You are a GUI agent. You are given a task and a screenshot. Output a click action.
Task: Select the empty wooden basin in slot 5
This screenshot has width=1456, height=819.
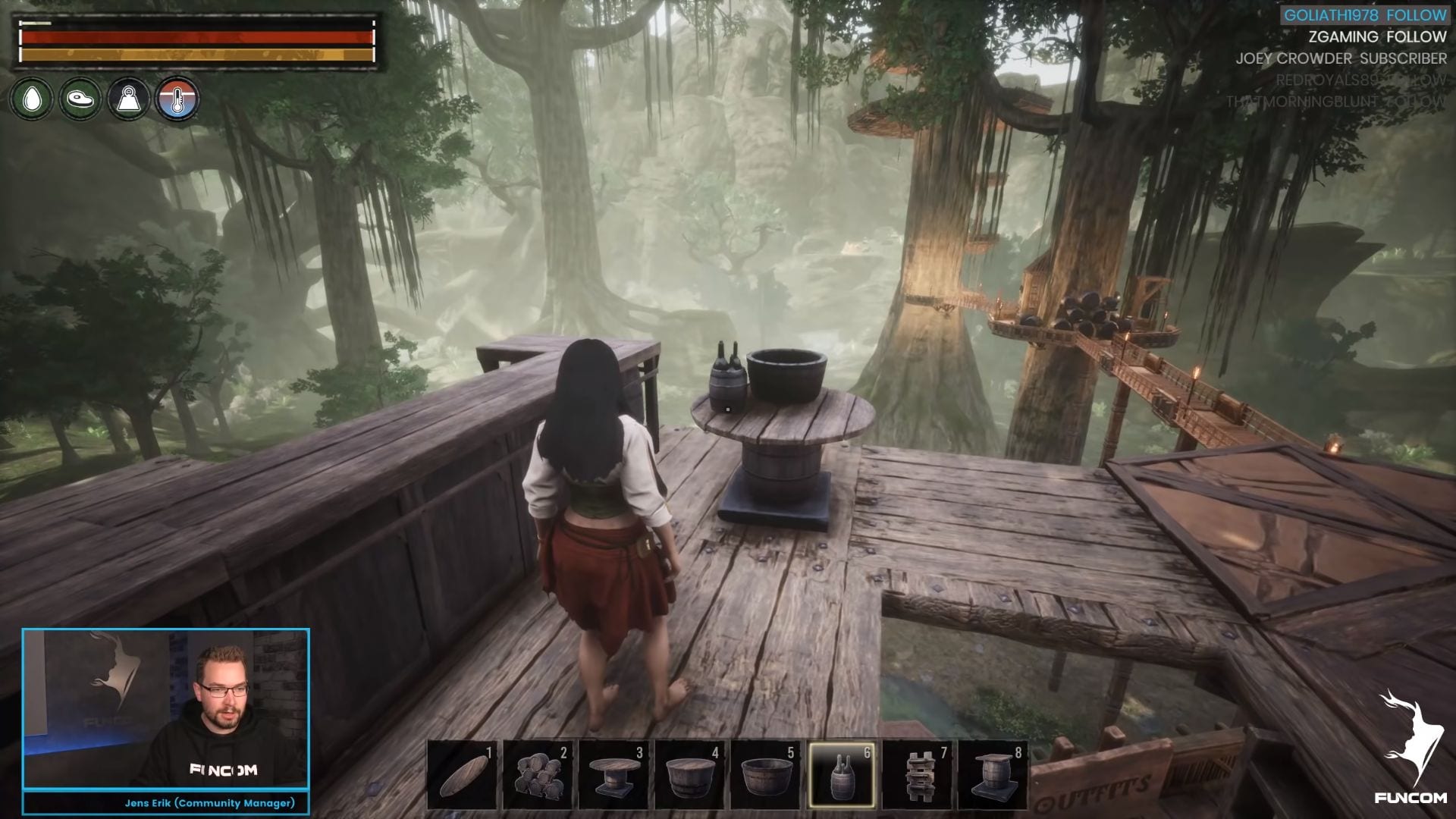tap(765, 775)
